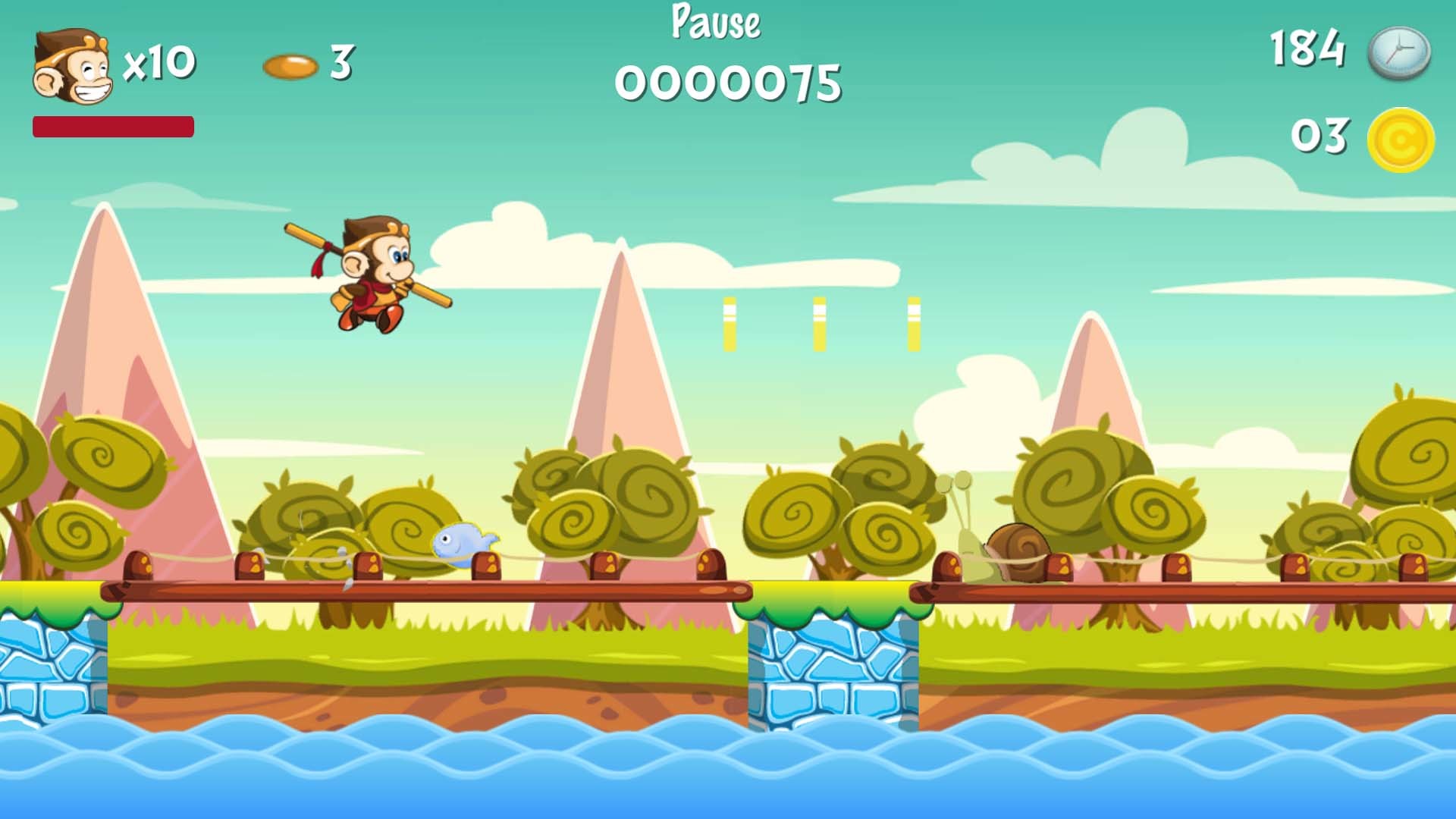This screenshot has height=819, width=1456.
Task: Click the score 0000075 readout
Action: tap(728, 83)
